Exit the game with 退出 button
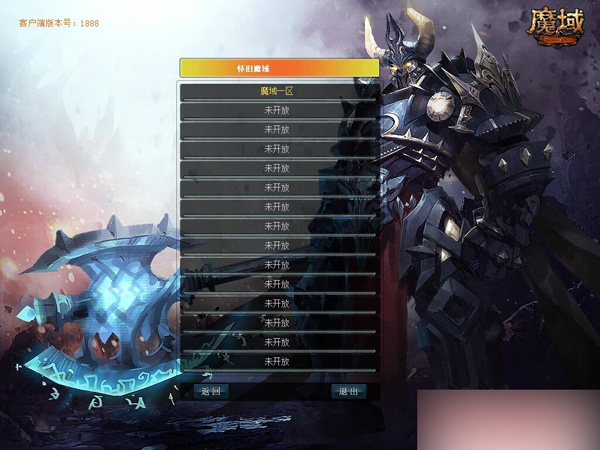The image size is (600, 450). coord(348,391)
